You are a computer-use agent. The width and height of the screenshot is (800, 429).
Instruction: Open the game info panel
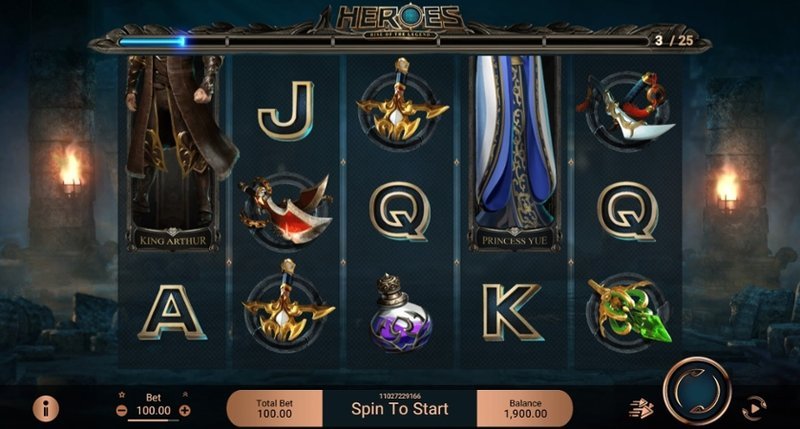tap(45, 407)
